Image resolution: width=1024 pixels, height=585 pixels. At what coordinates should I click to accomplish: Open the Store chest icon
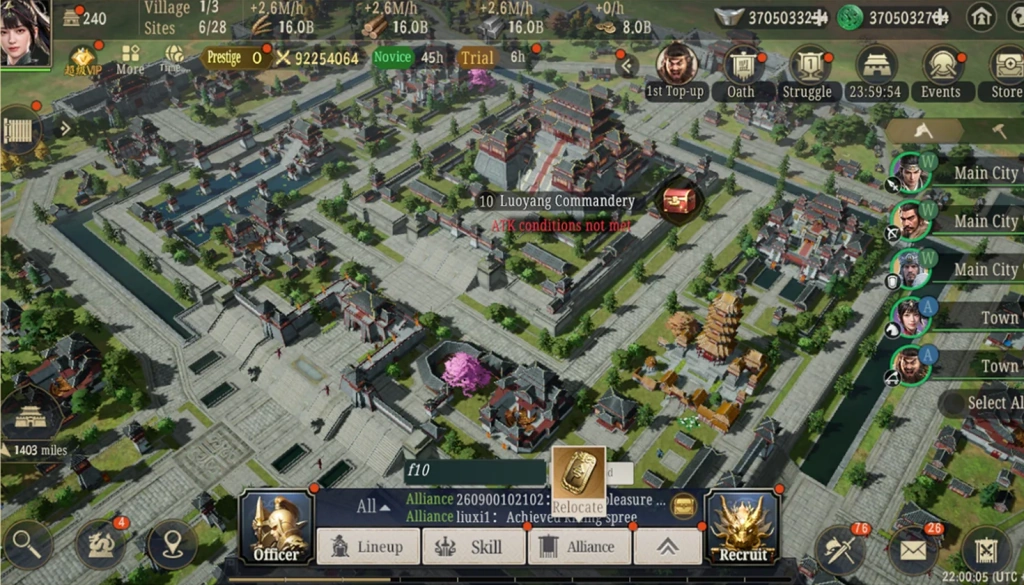pos(1006,67)
